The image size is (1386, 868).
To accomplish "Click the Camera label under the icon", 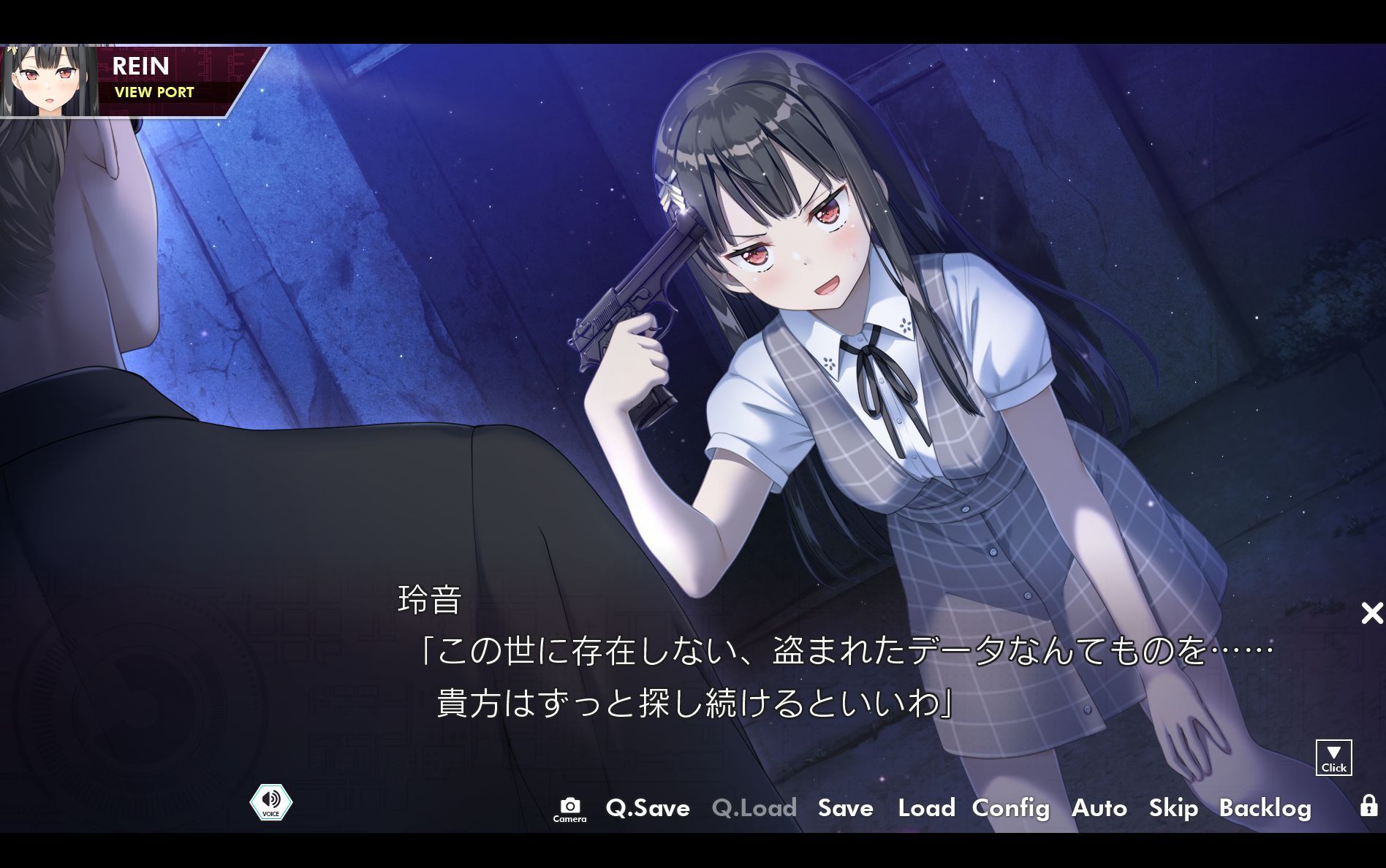I will point(570,818).
